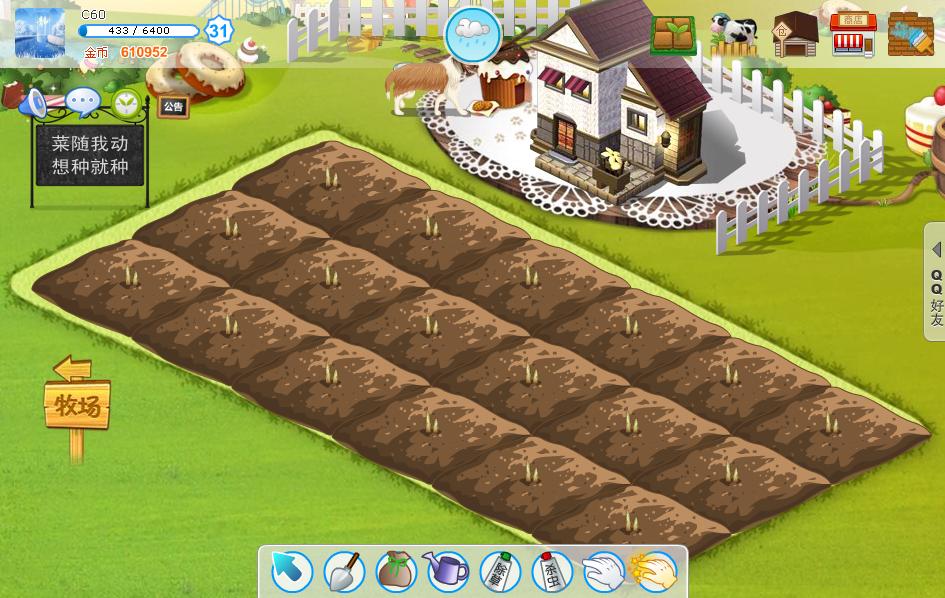945x598 pixels.
Task: Open the 公告 announcement board
Action: tap(173, 106)
